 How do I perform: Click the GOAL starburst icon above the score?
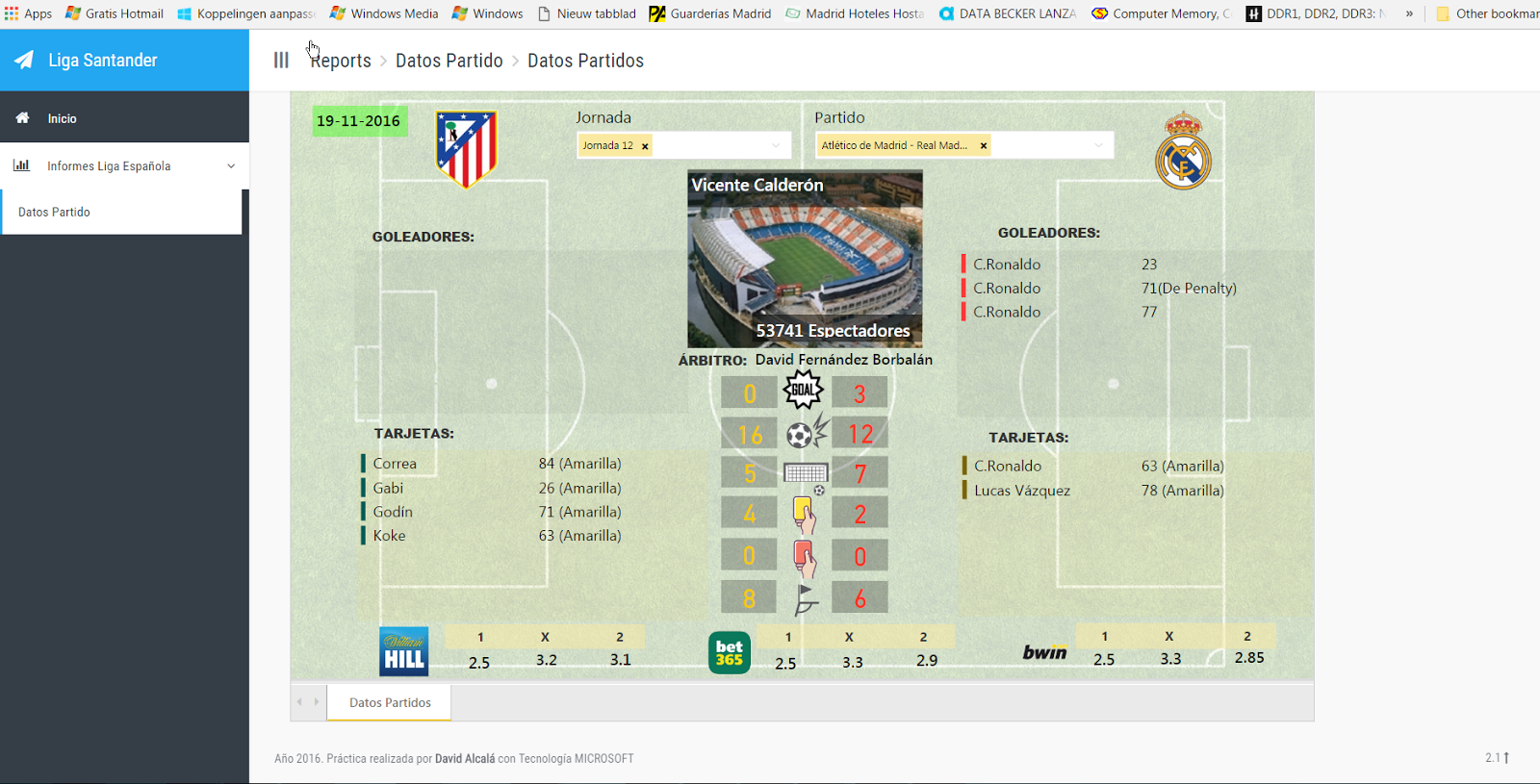click(803, 390)
